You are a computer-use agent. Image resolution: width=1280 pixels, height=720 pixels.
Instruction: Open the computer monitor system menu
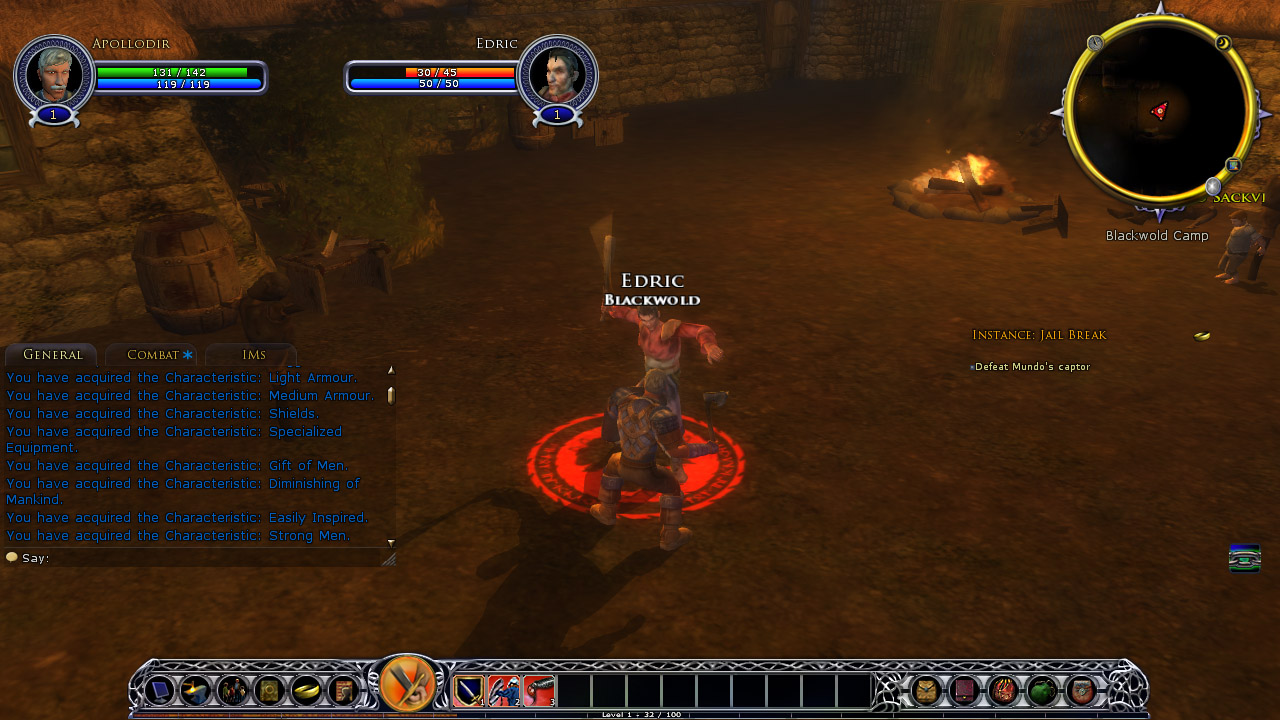coord(159,691)
